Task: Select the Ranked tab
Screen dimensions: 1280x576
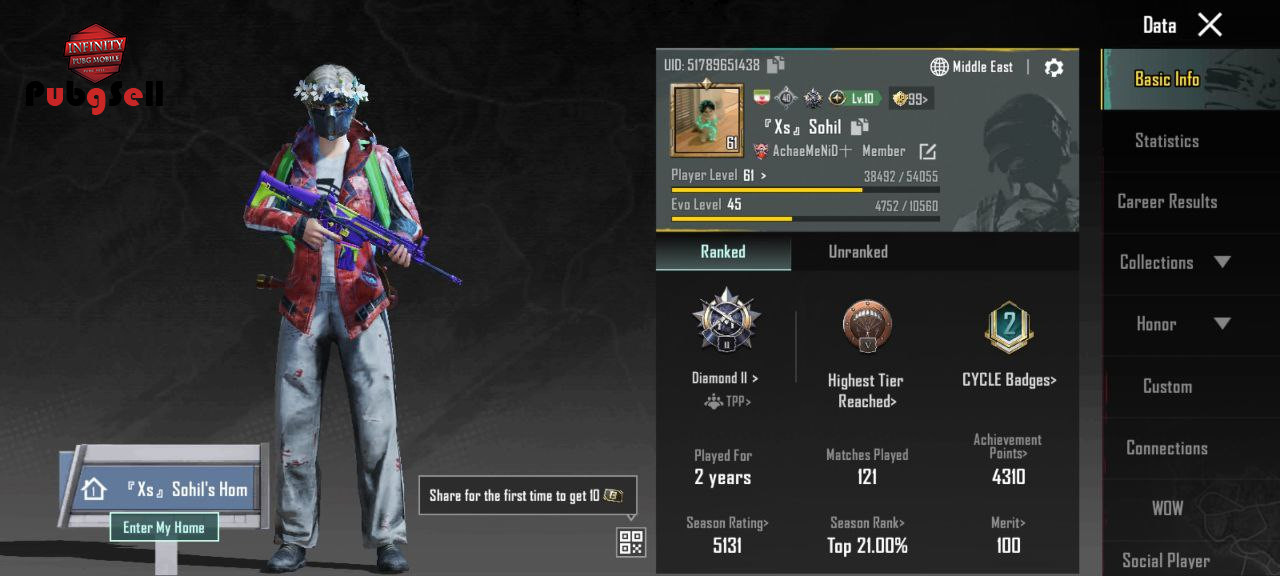Action: 723,252
